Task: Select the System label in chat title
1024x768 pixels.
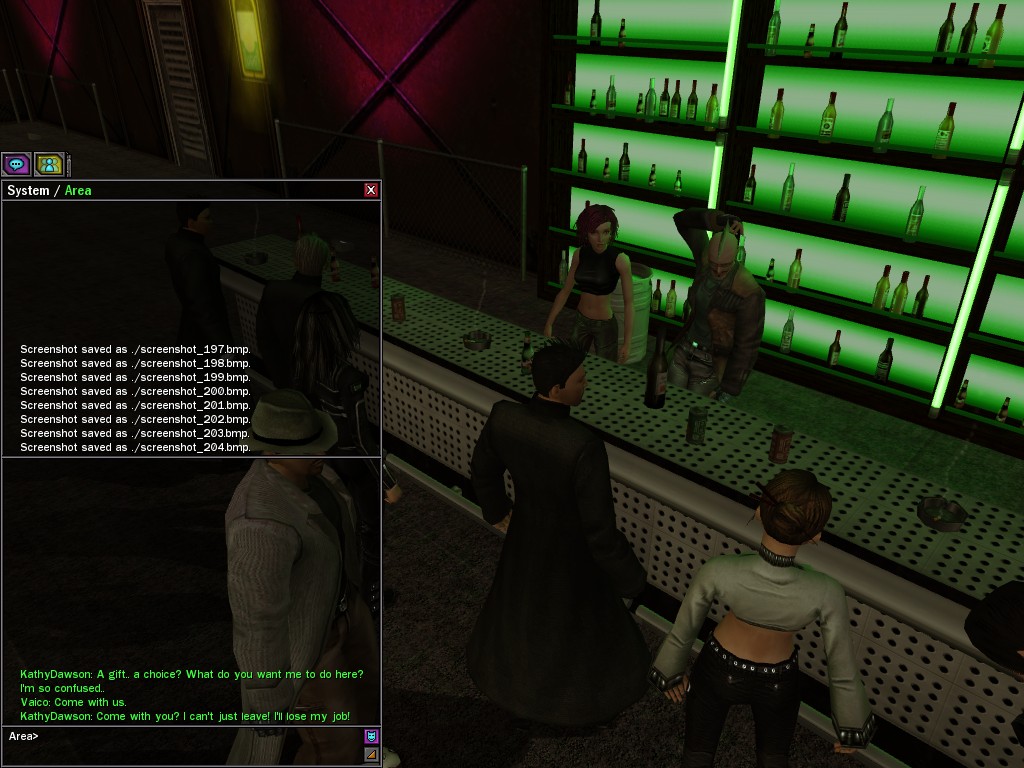Action: [28, 190]
